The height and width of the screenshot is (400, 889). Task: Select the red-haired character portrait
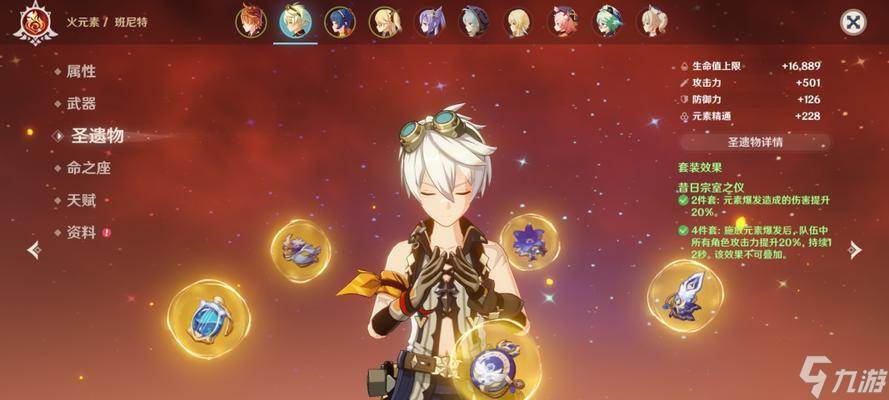coord(252,21)
